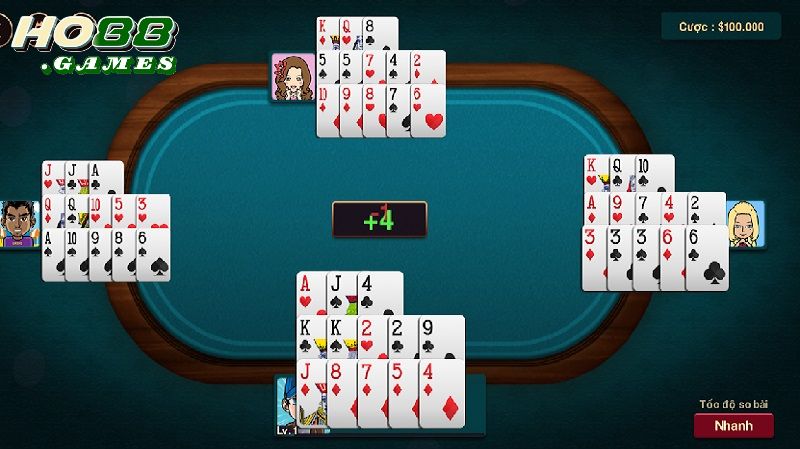Click the red Nhanh speed button
This screenshot has width=800, height=449.
point(733,425)
